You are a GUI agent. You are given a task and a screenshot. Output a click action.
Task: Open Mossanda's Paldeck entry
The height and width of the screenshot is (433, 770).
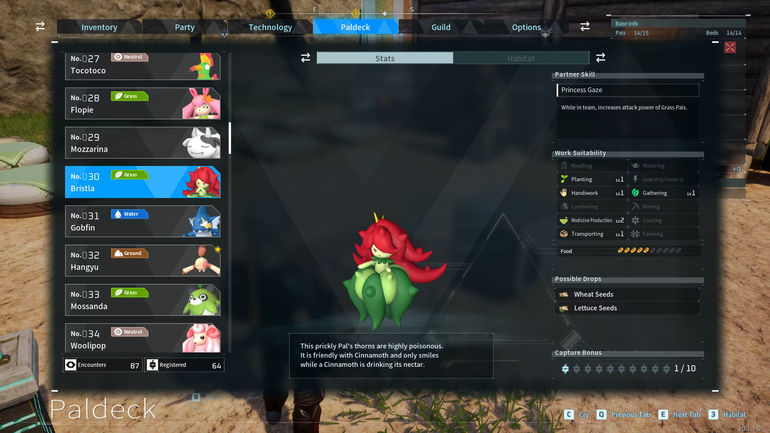pos(143,299)
